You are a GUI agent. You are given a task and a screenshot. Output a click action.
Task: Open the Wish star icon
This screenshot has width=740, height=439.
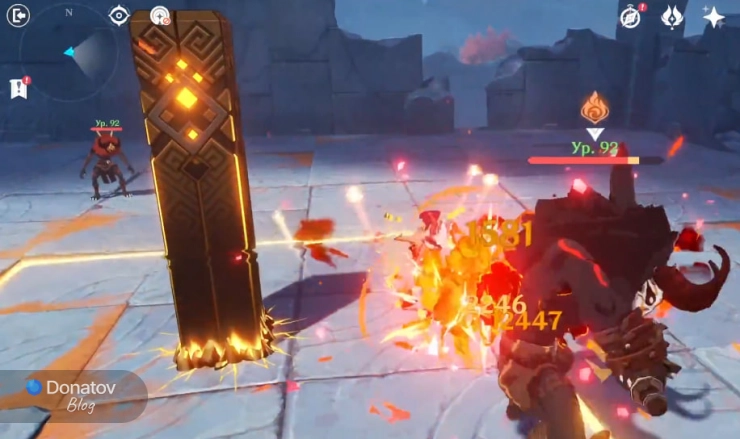coord(714,16)
